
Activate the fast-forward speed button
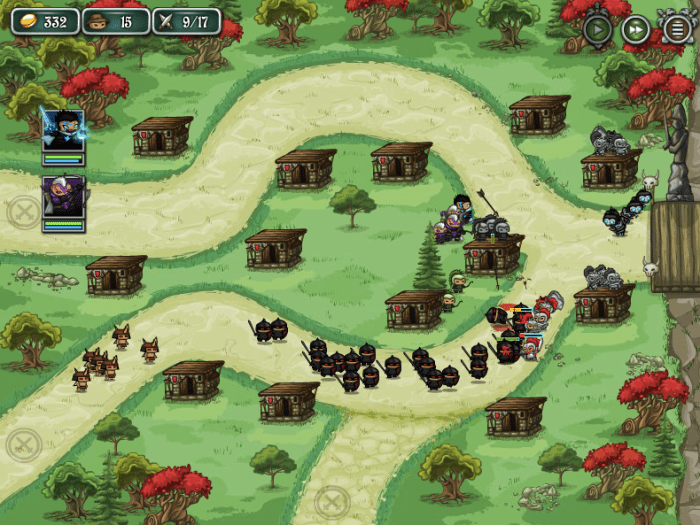(636, 29)
